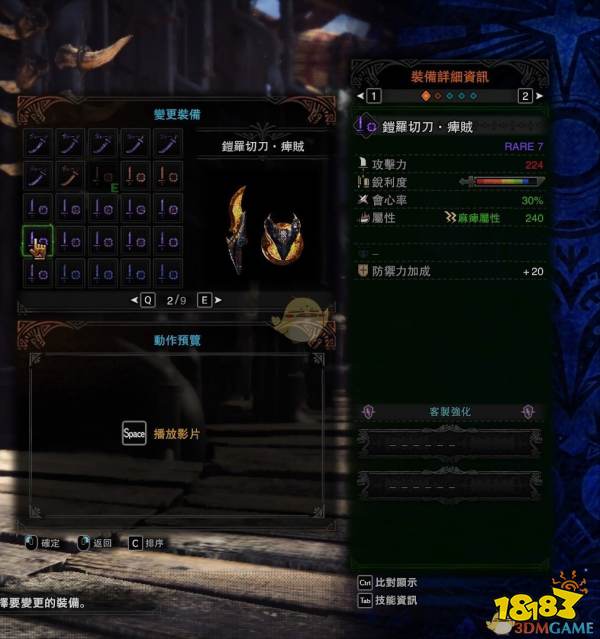This screenshot has height=639, width=600.
Task: Show the next equipment detail page
Action: [525, 96]
